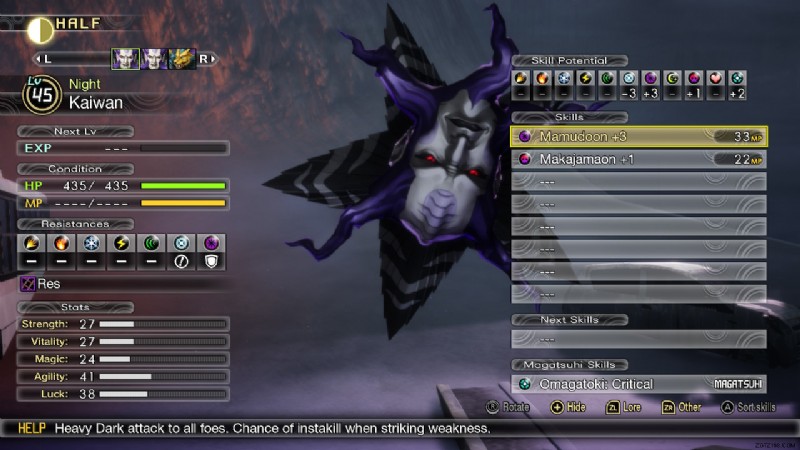
Task: Click the Fire icon under Skill Potential
Action: click(542, 78)
